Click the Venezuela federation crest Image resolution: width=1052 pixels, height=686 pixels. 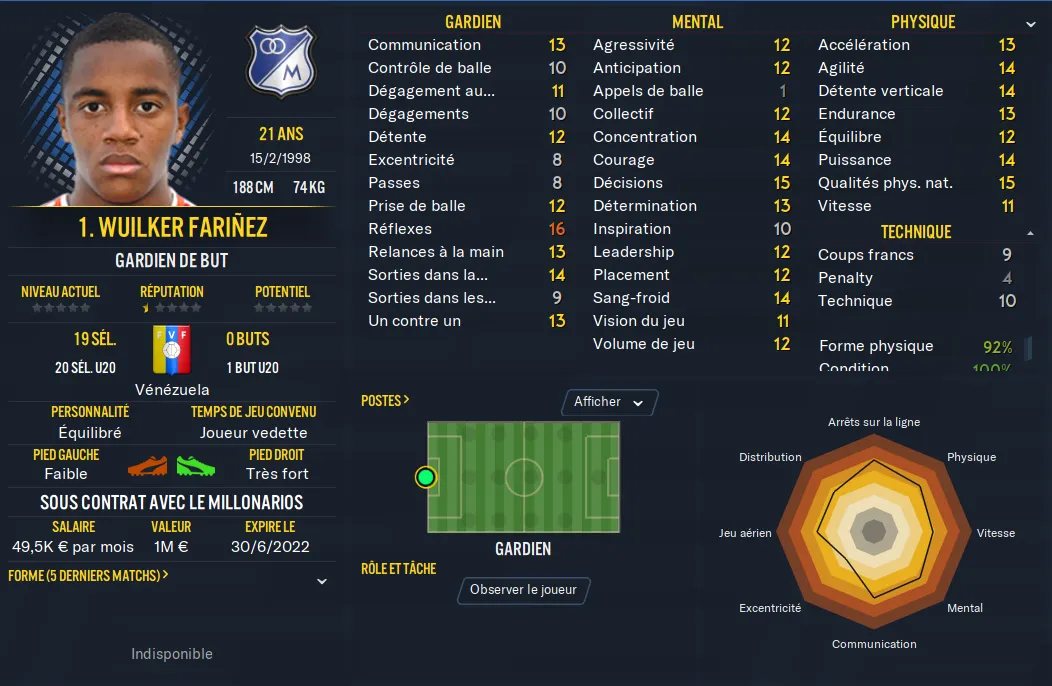tap(171, 350)
